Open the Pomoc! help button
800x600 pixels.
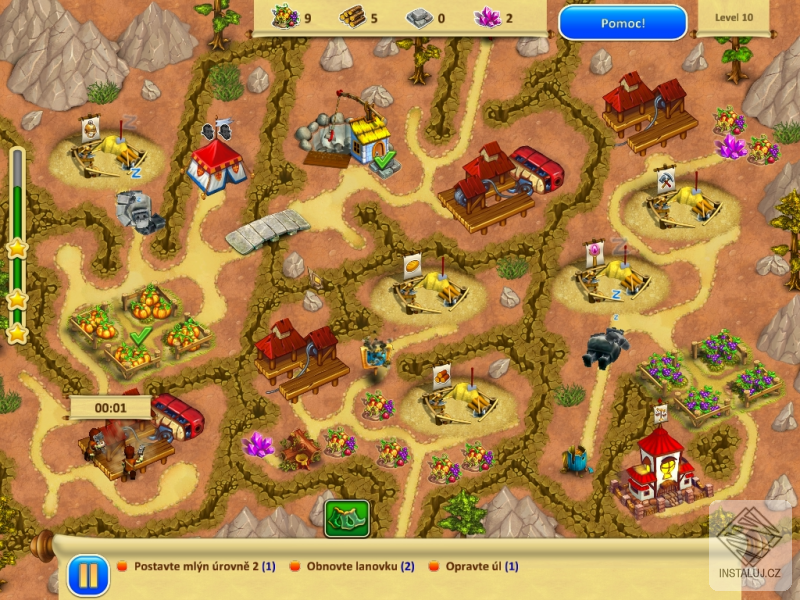click(x=622, y=22)
